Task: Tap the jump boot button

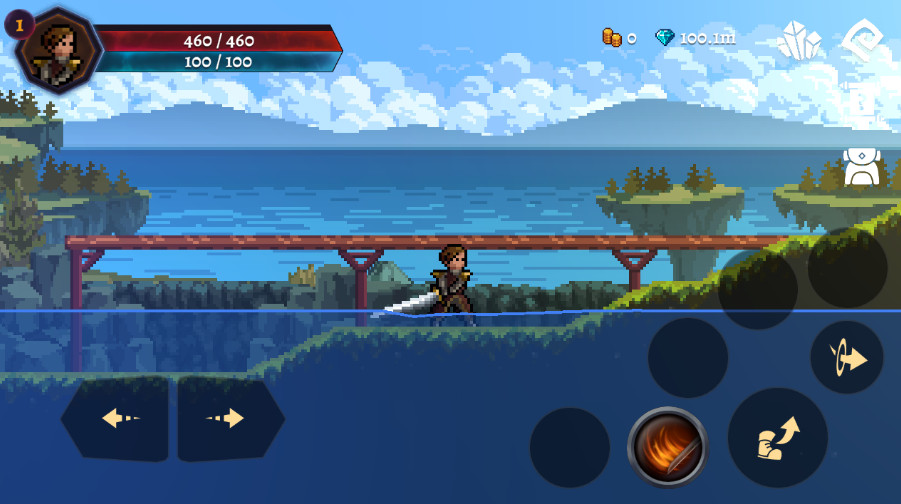Action: pyautogui.click(x=777, y=437)
